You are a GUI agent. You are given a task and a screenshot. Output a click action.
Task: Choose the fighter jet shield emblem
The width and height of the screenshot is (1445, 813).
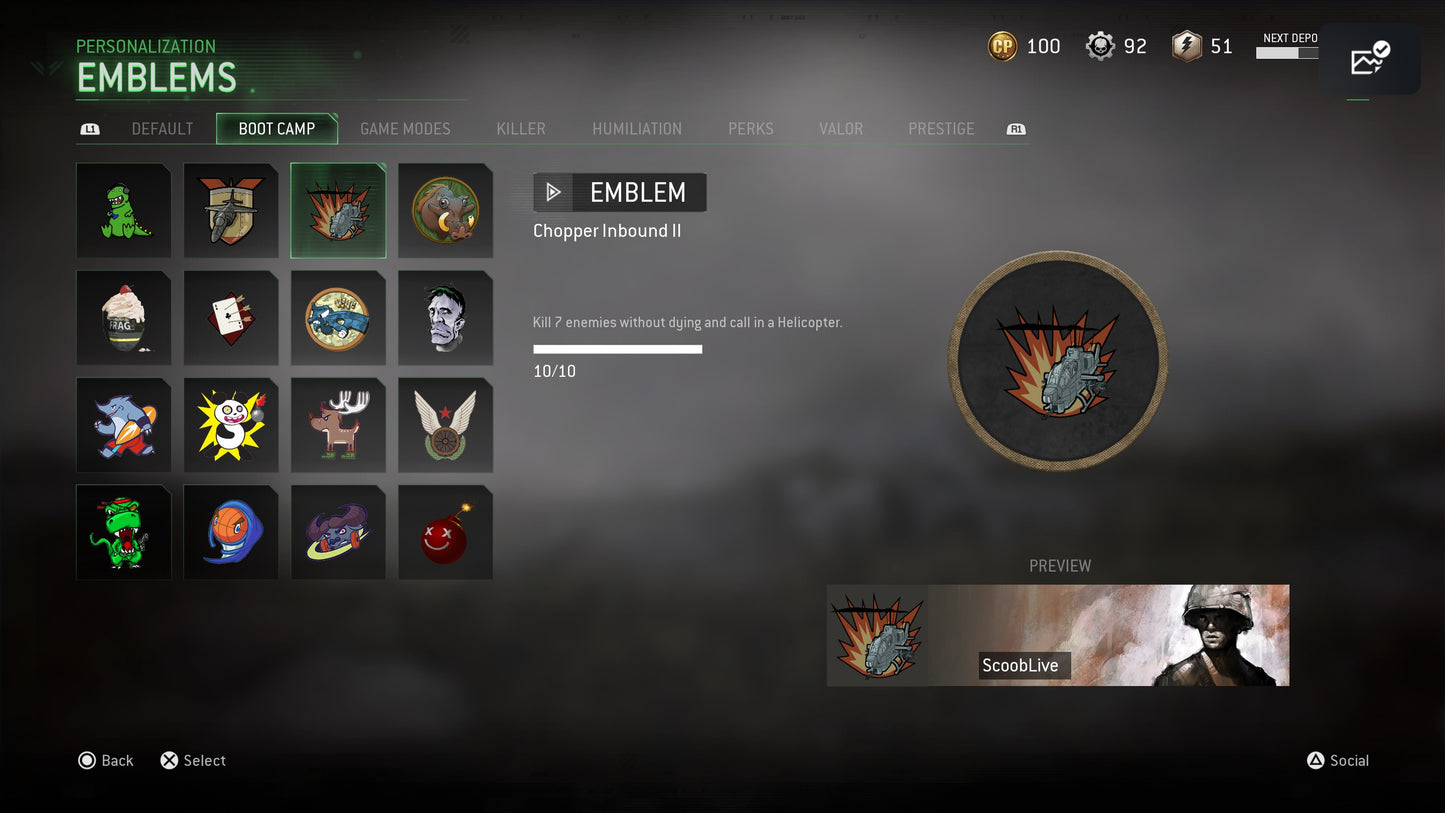[231, 211]
